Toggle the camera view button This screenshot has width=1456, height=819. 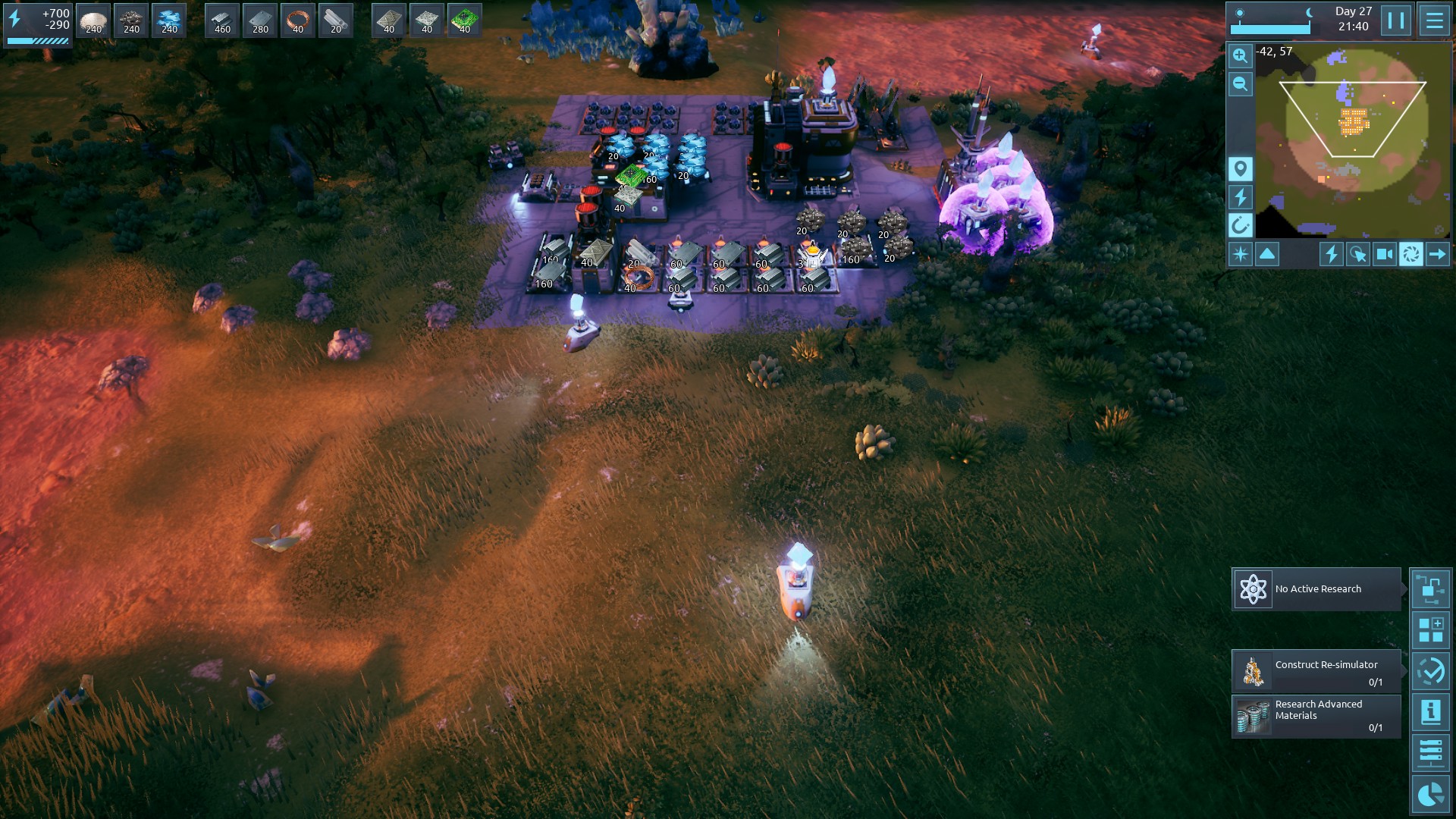(x=1384, y=254)
